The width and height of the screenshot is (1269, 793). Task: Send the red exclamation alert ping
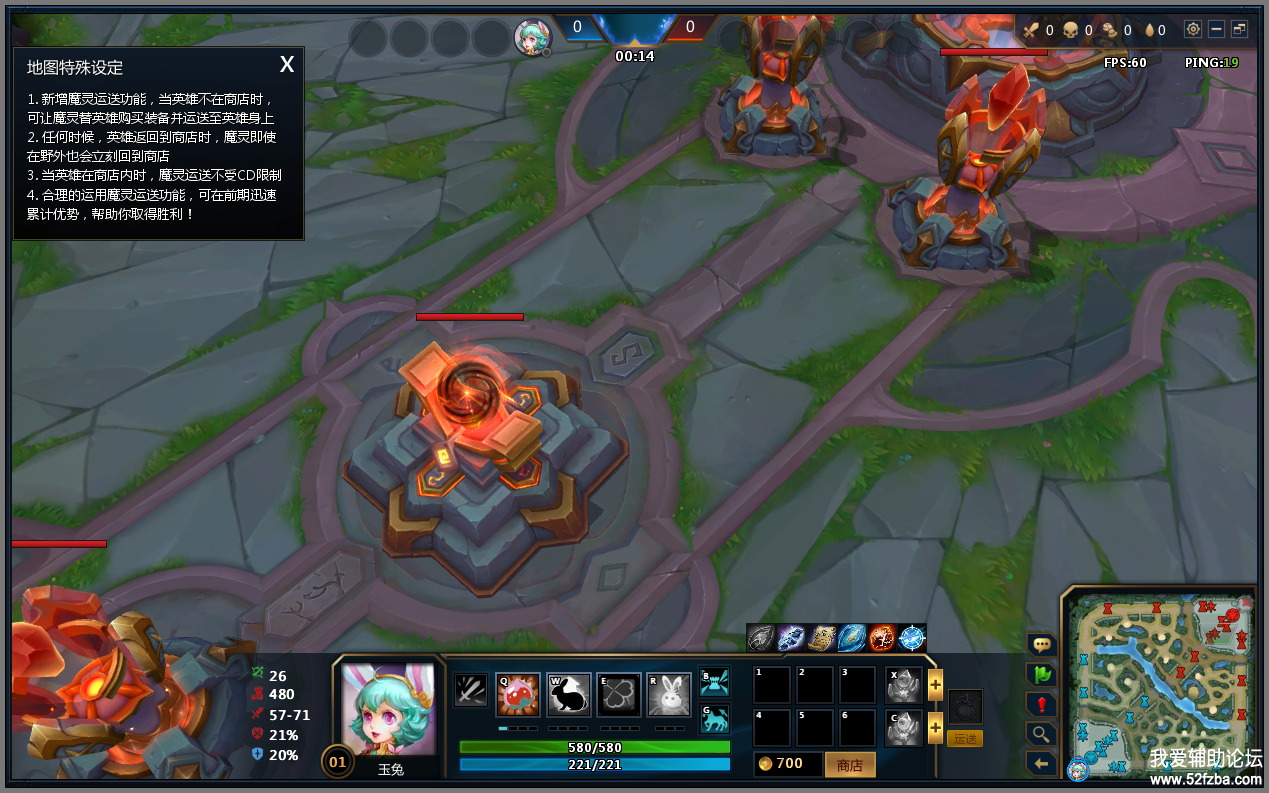coord(1041,704)
